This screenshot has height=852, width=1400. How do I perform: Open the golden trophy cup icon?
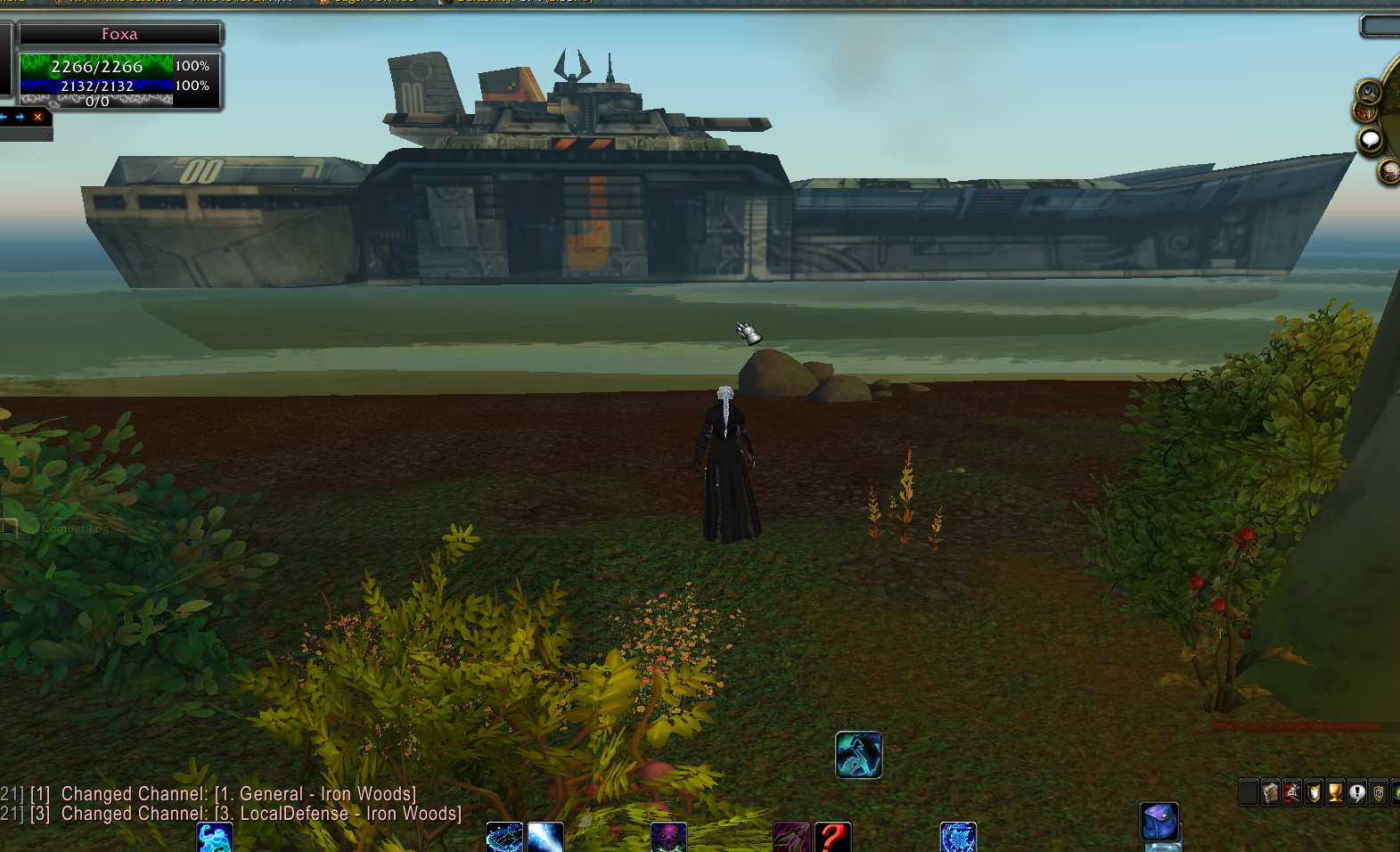[1335, 791]
